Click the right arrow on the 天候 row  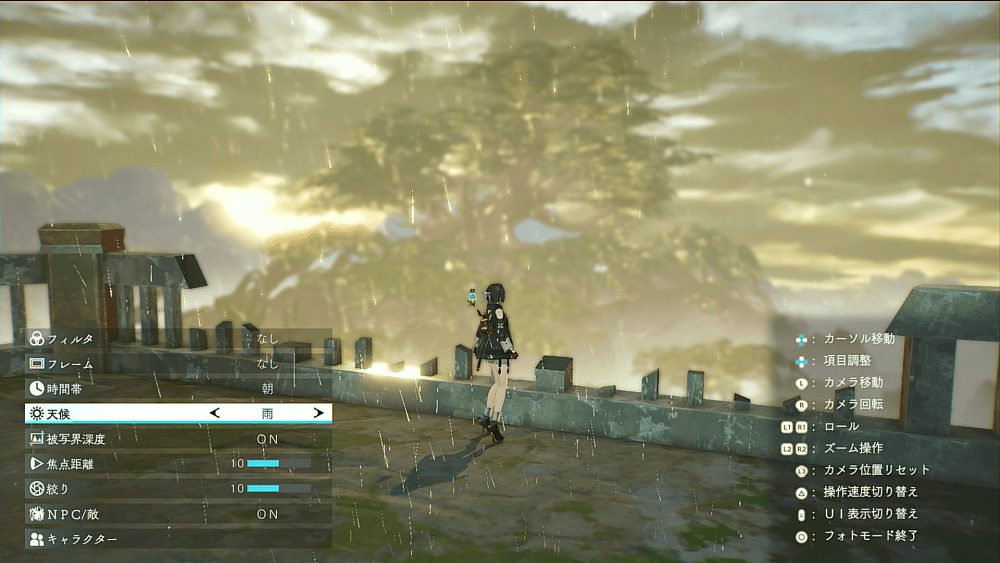[318, 413]
